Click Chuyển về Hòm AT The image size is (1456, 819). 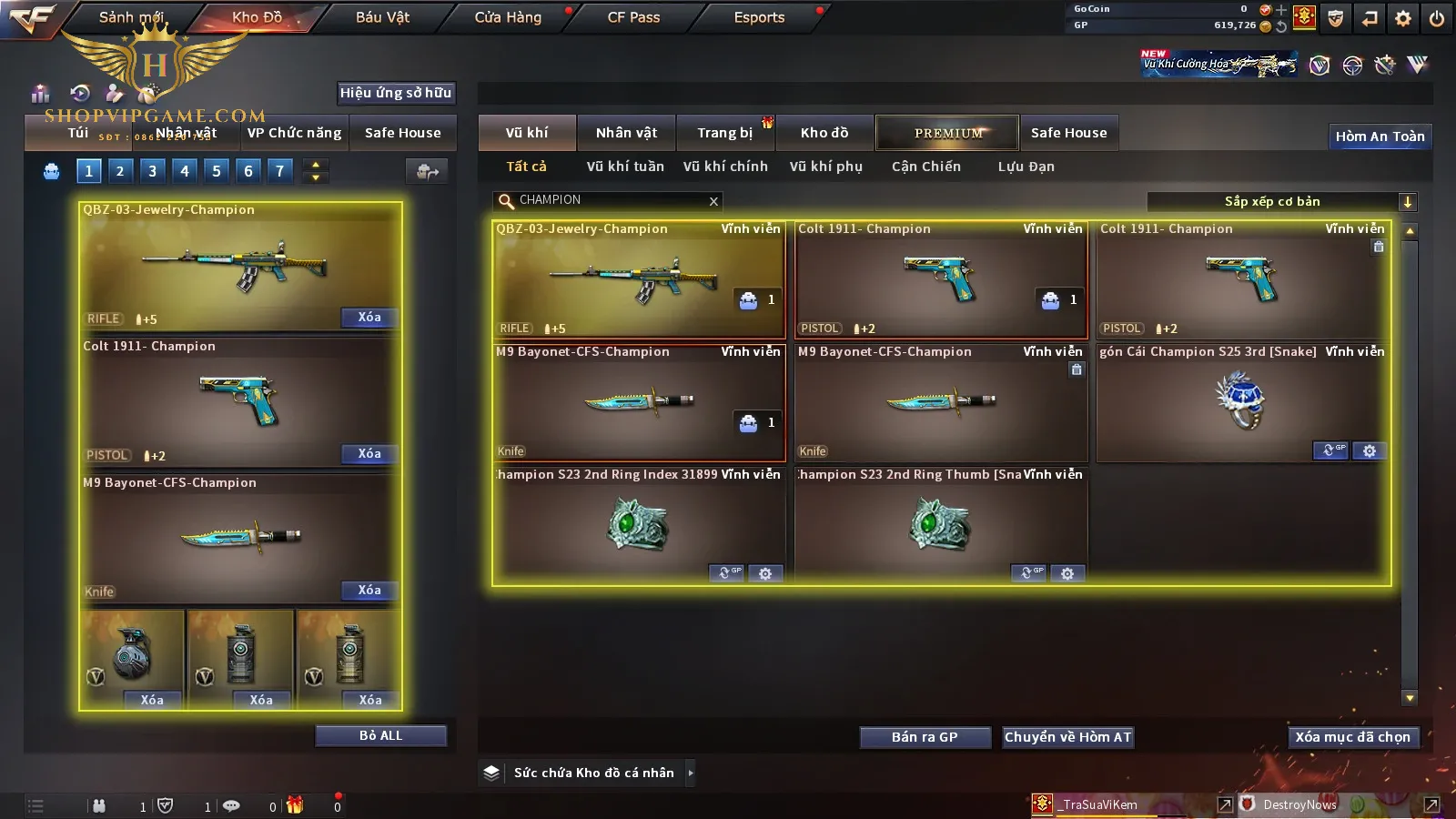pos(1067,737)
